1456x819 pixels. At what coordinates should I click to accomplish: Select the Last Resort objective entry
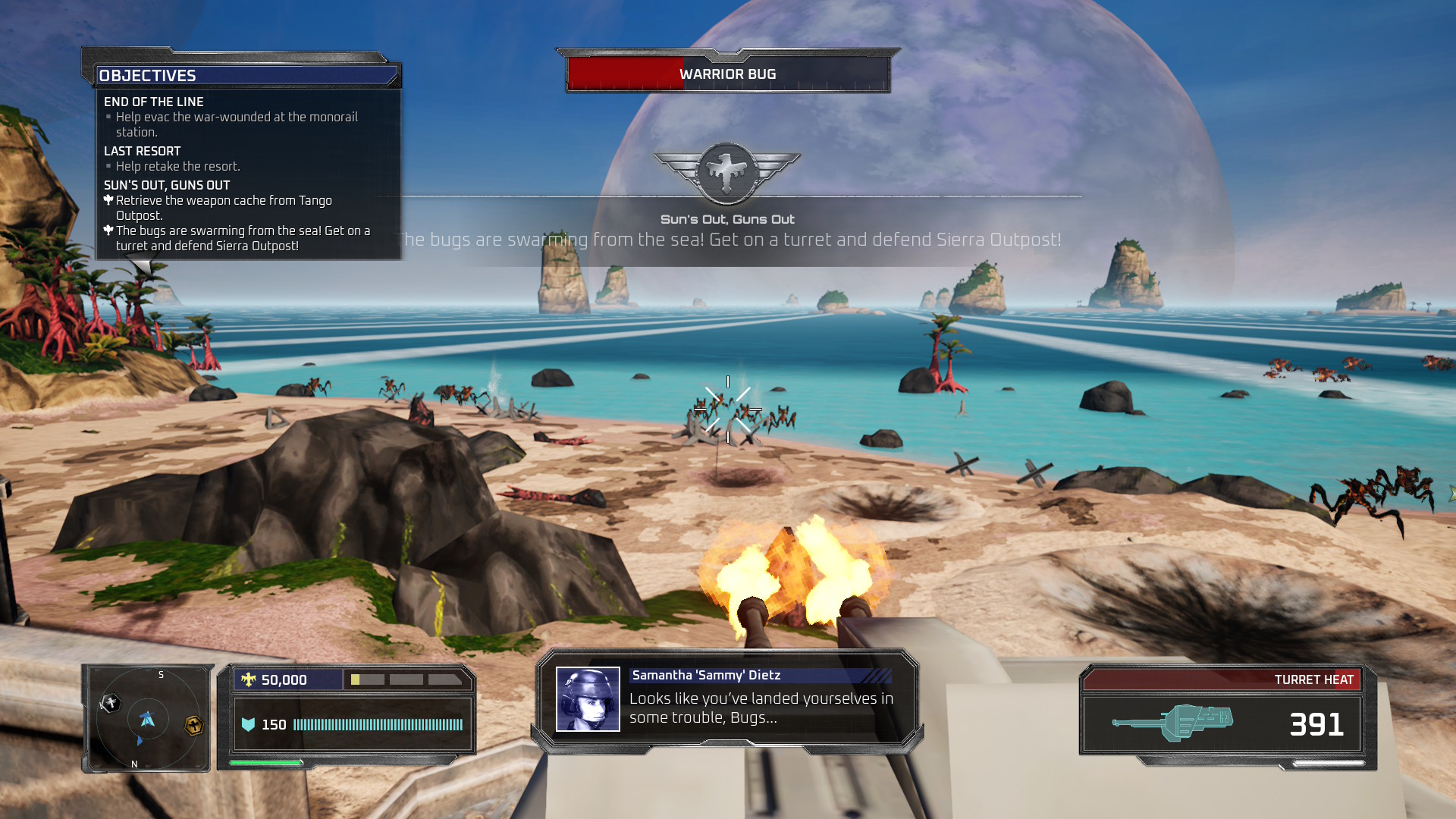coord(143,151)
